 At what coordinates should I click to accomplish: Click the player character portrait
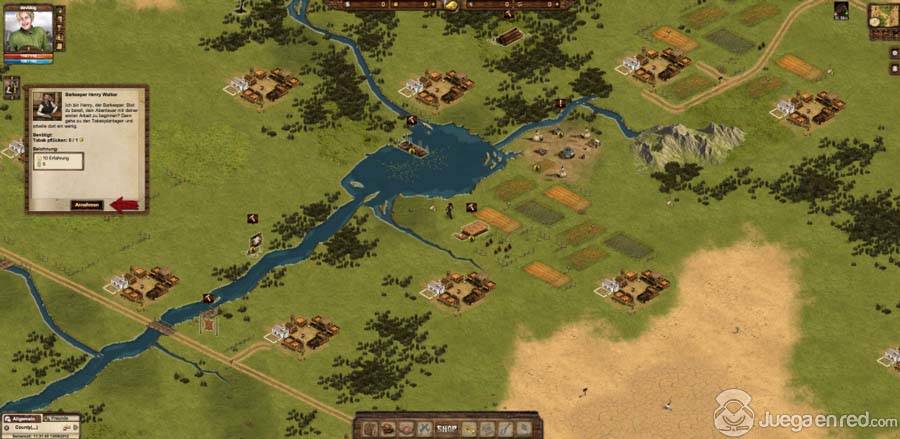tap(28, 28)
